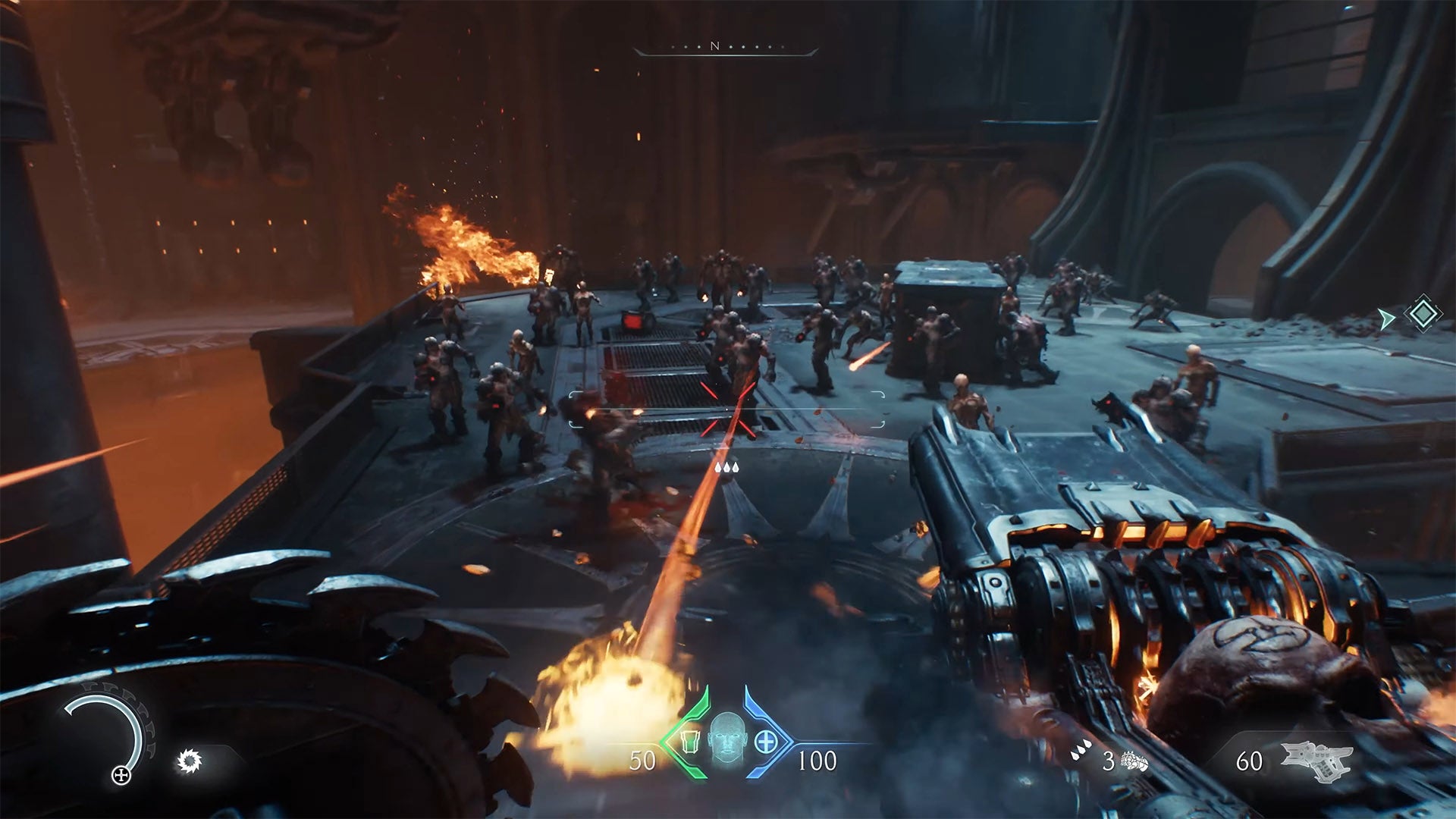Image resolution: width=1456 pixels, height=819 pixels.
Task: Click the three-droplet ammo pips under the crosshair
Action: click(726, 468)
